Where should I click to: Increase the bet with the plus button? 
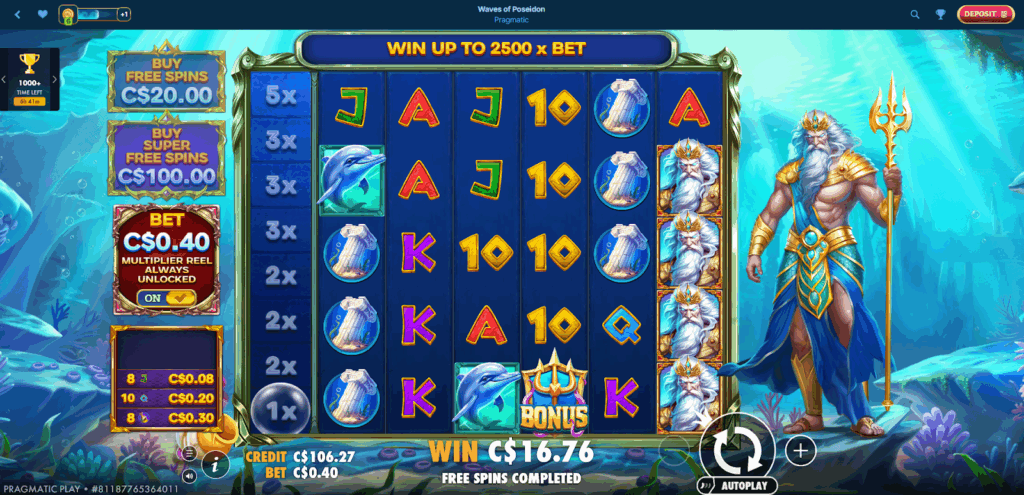[x=801, y=450]
